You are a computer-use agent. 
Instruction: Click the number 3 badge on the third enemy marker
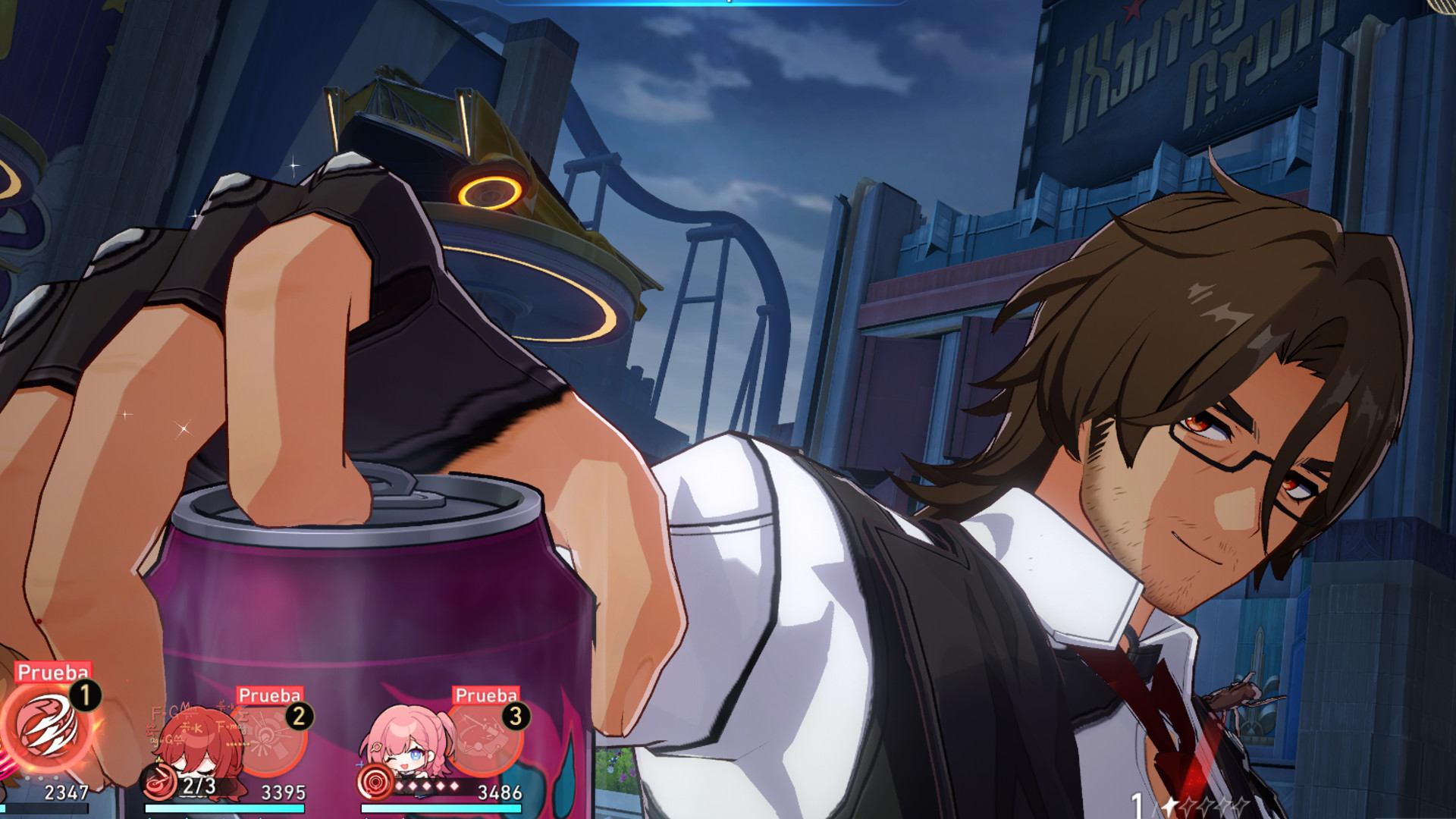coord(515,717)
